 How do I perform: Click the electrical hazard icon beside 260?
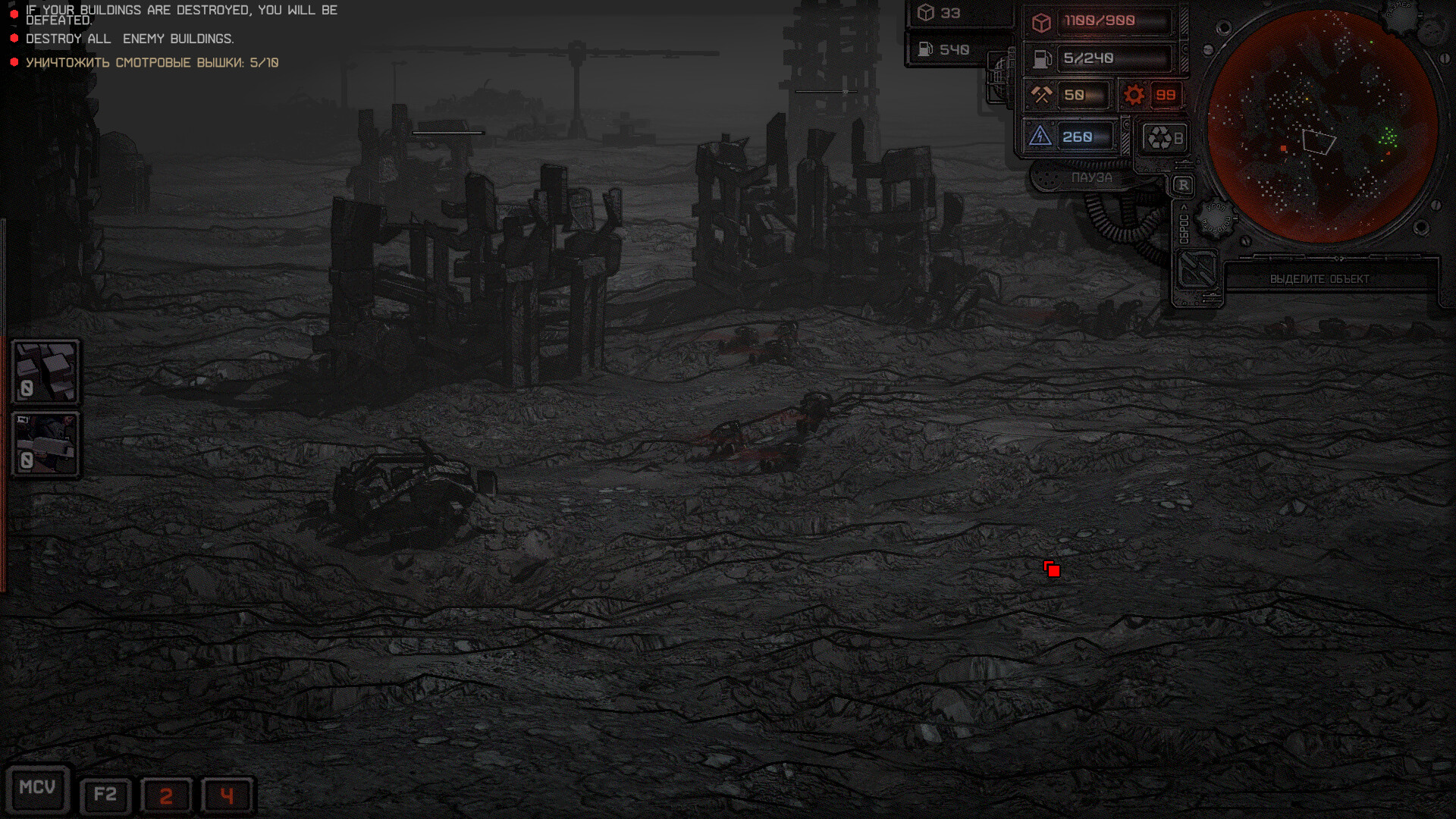click(1042, 136)
